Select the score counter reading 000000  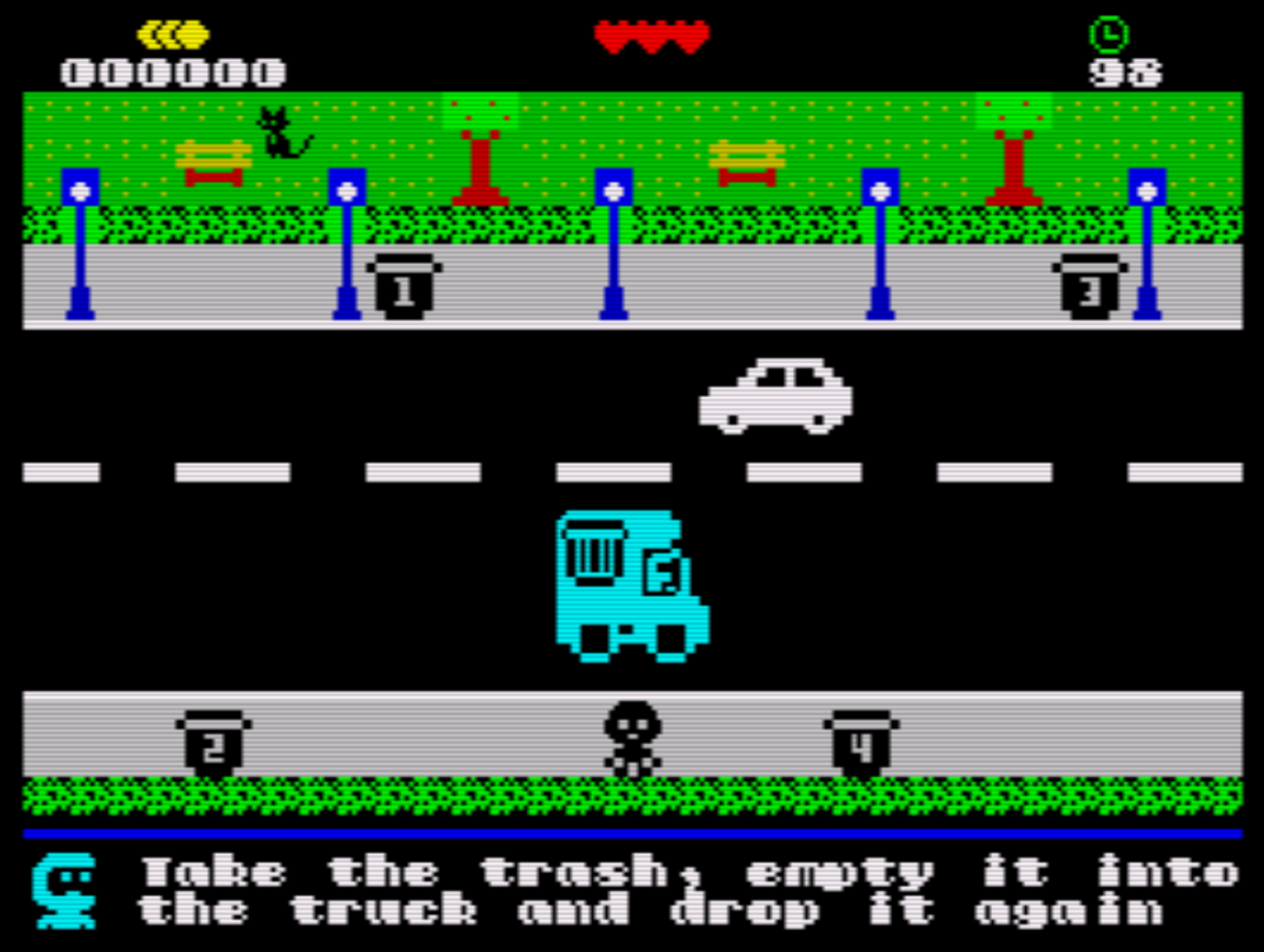pos(171,69)
